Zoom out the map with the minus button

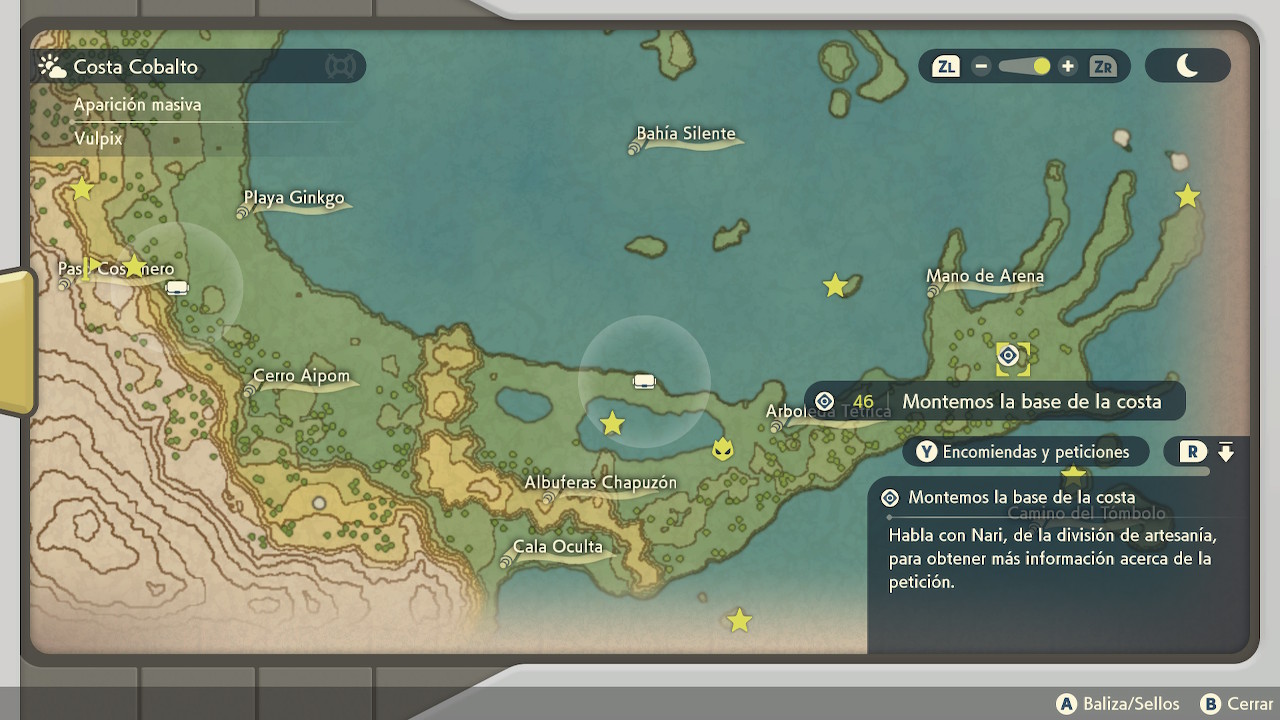point(981,67)
